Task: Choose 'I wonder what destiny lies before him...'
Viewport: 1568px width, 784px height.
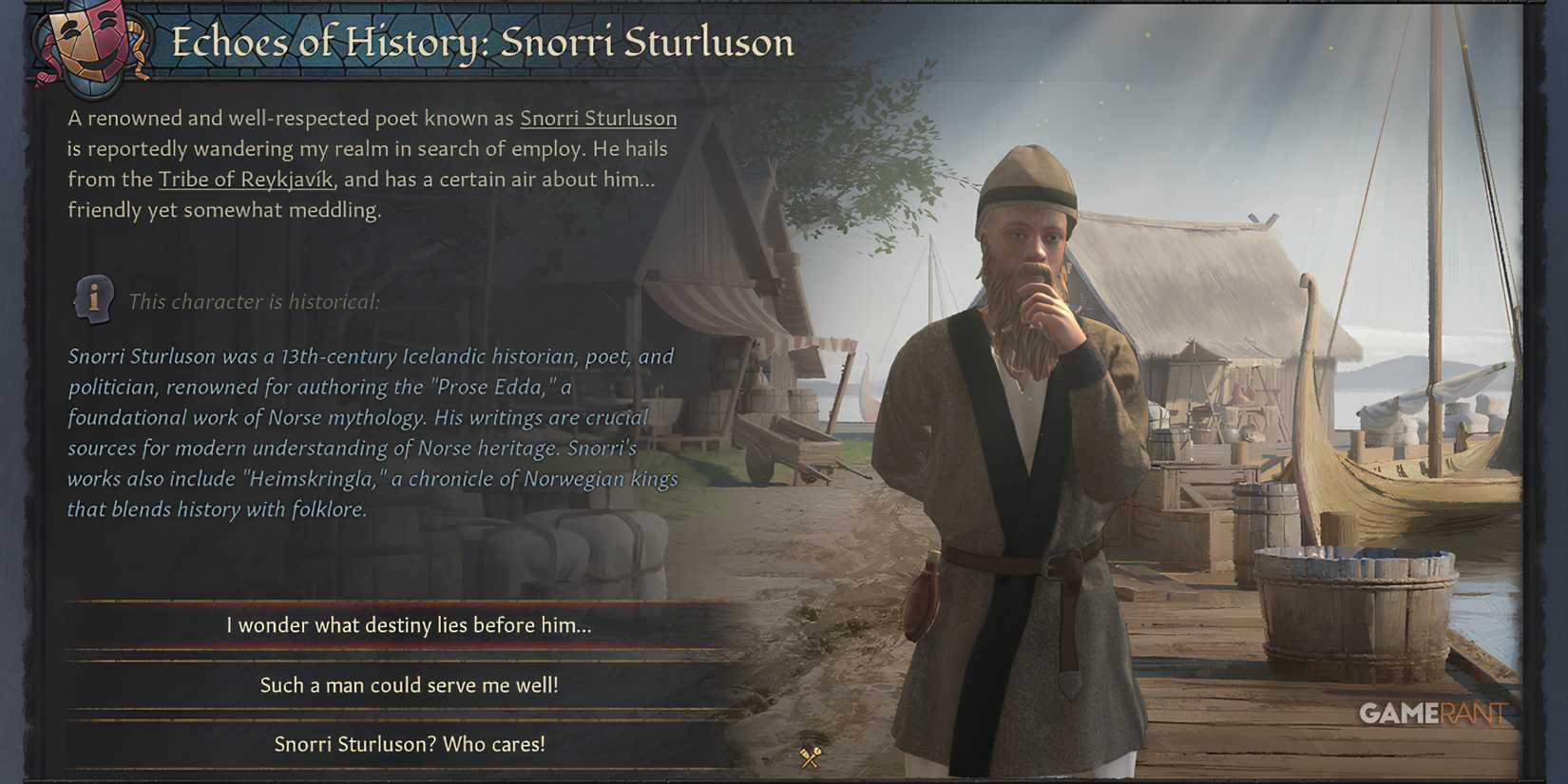Action: tap(409, 625)
